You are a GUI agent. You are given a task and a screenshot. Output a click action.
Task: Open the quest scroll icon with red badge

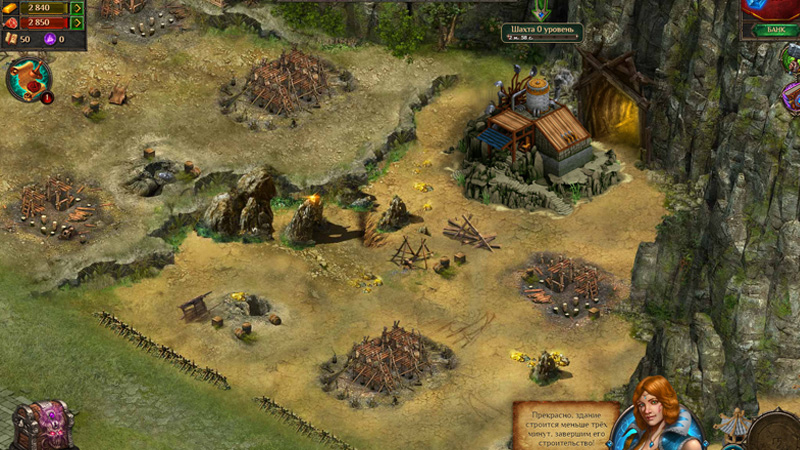[28, 80]
